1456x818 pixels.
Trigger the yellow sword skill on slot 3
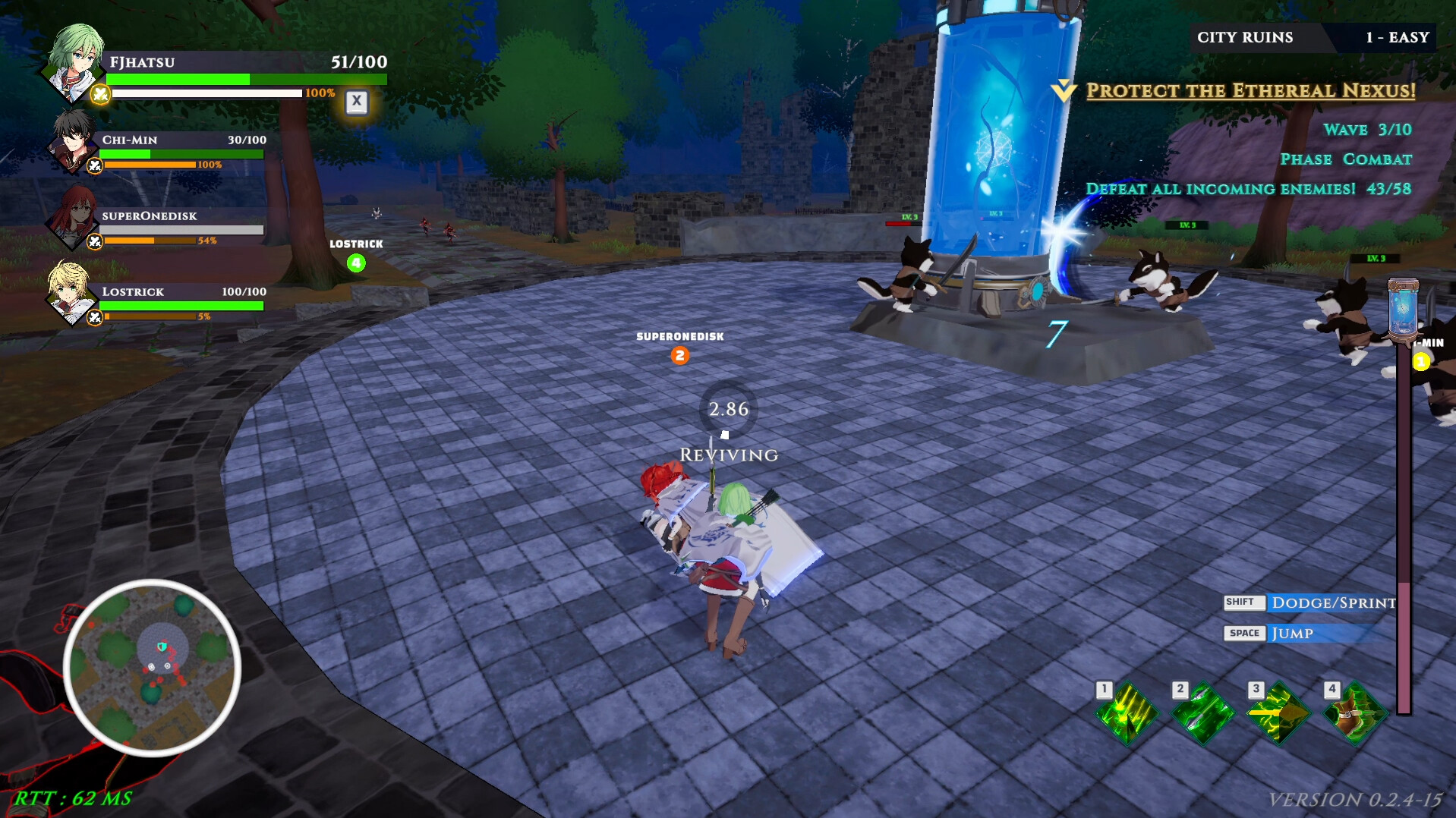(x=1278, y=714)
